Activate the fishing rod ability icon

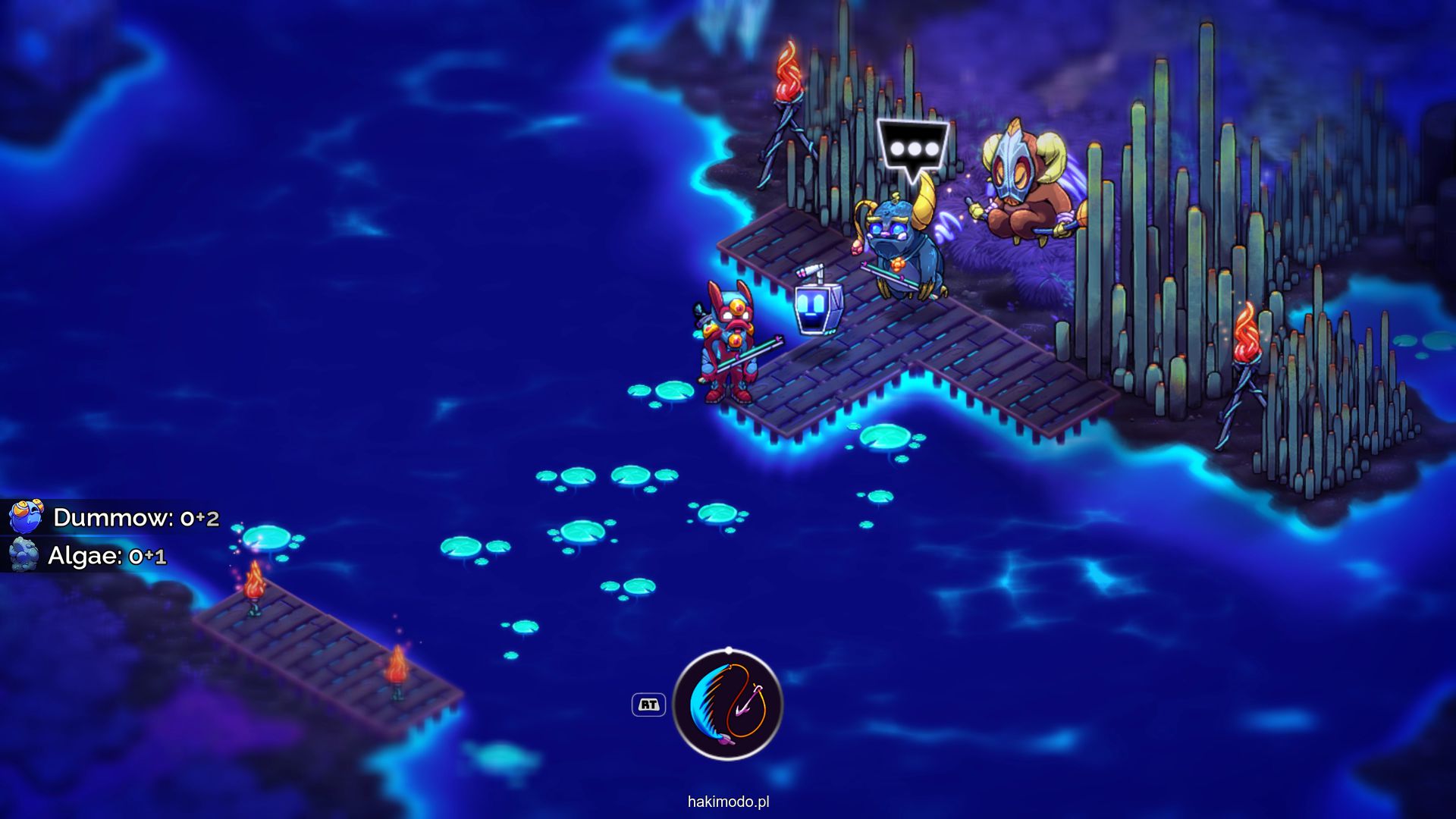[x=727, y=704]
